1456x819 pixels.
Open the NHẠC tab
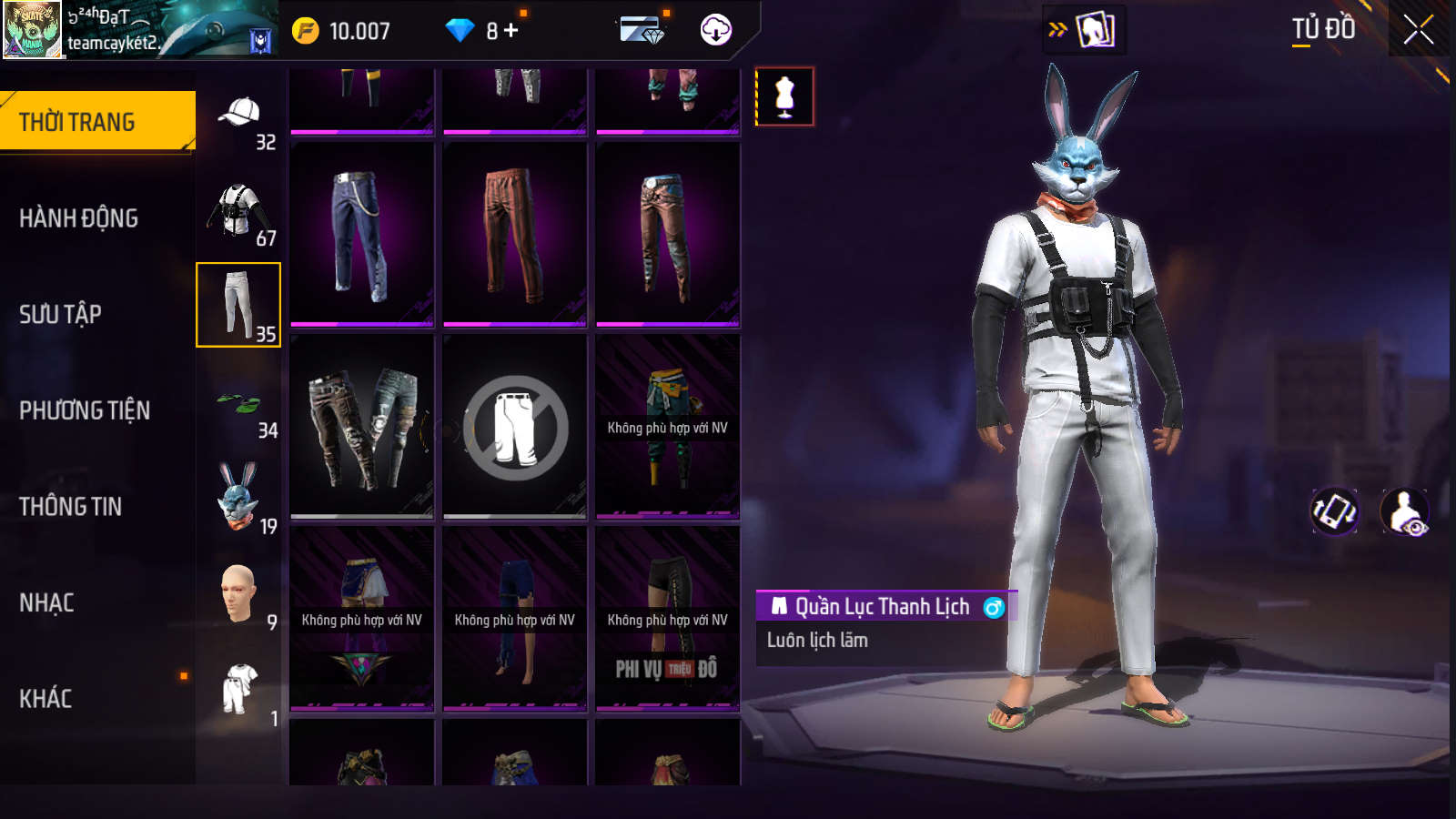coord(47,602)
